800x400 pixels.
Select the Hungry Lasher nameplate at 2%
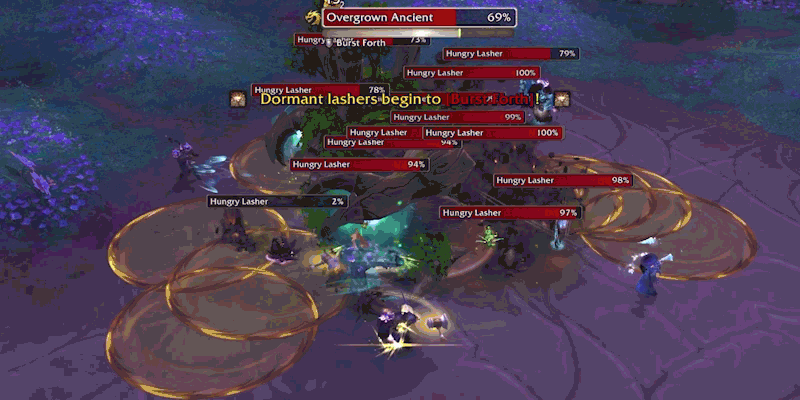278,201
